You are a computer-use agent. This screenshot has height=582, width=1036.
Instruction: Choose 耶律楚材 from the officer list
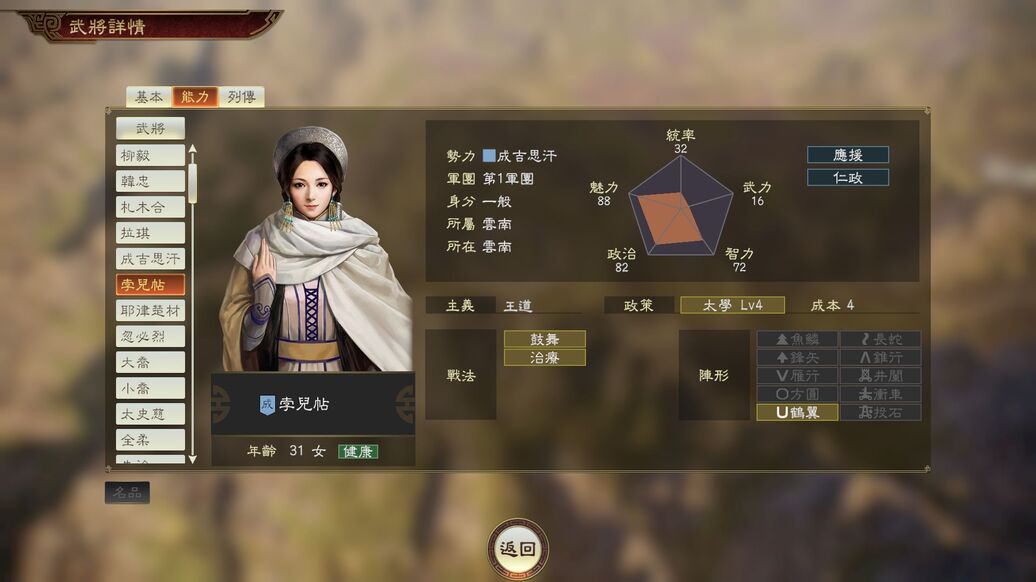[150, 311]
